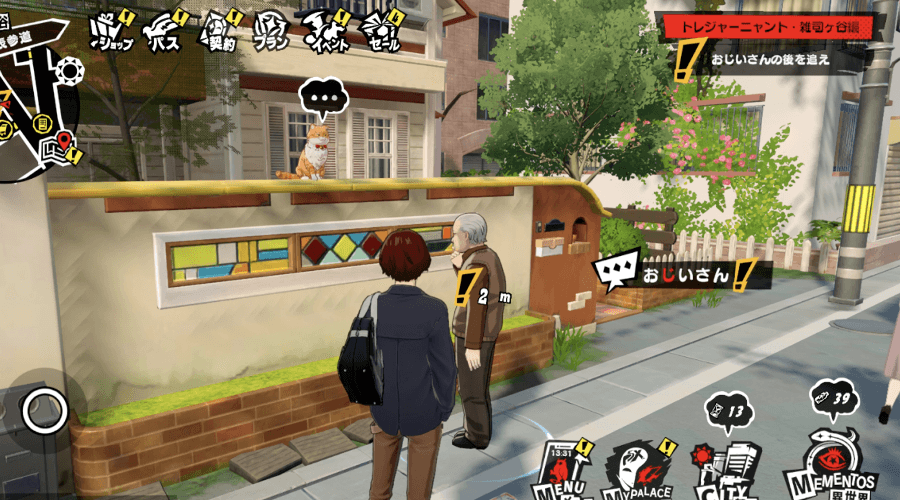Click the gear icon beside the minimap

(69, 72)
